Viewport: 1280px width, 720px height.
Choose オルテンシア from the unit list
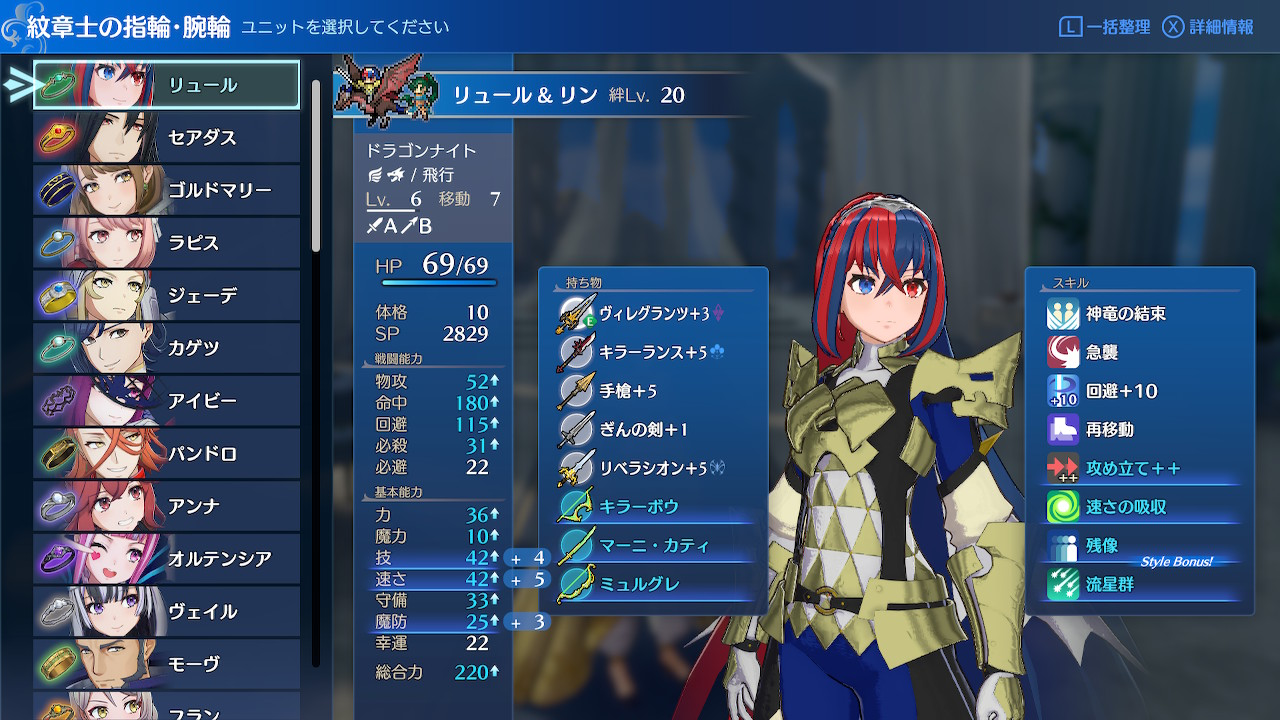pos(167,558)
